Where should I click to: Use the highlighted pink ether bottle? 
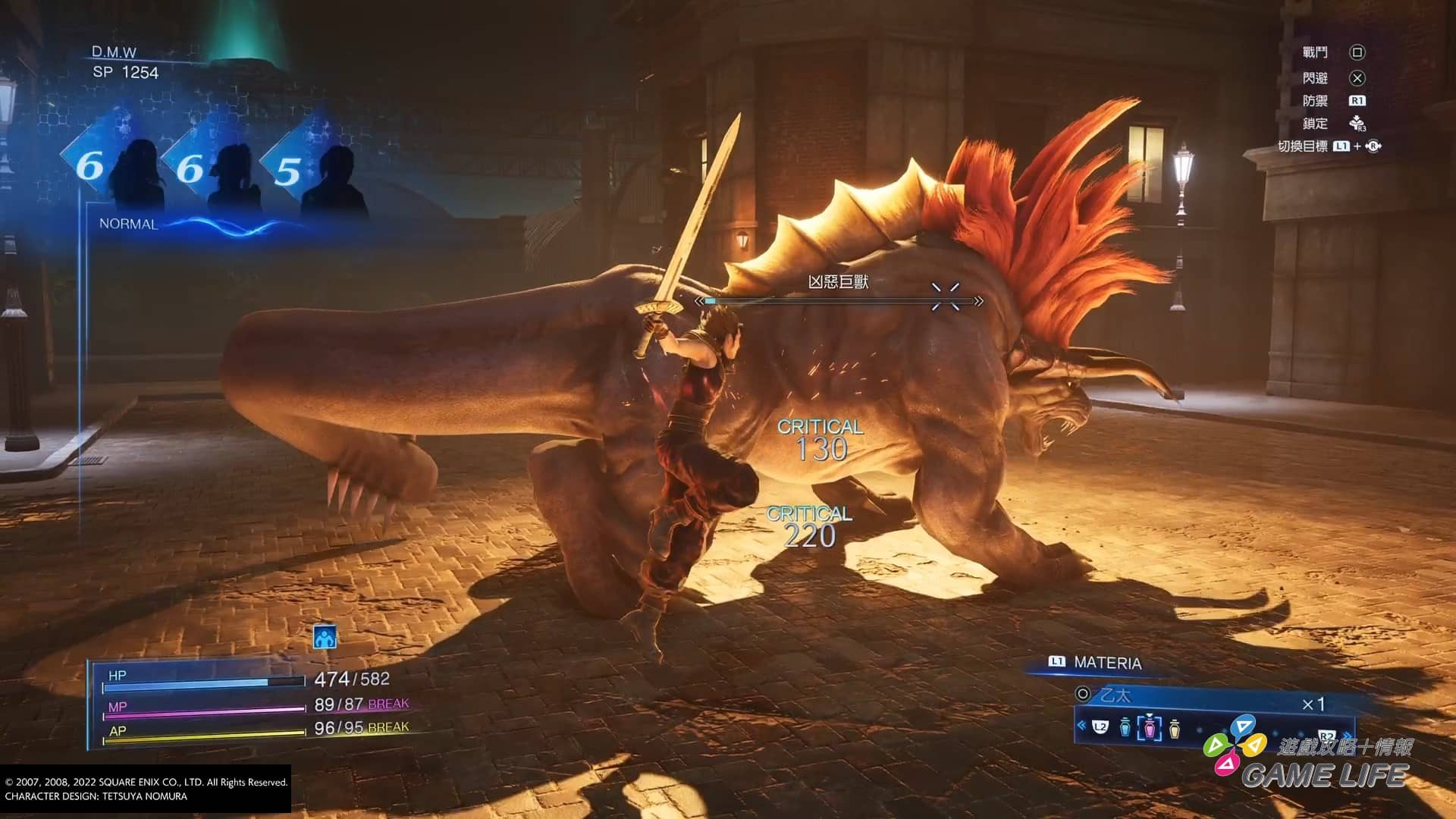(1150, 728)
